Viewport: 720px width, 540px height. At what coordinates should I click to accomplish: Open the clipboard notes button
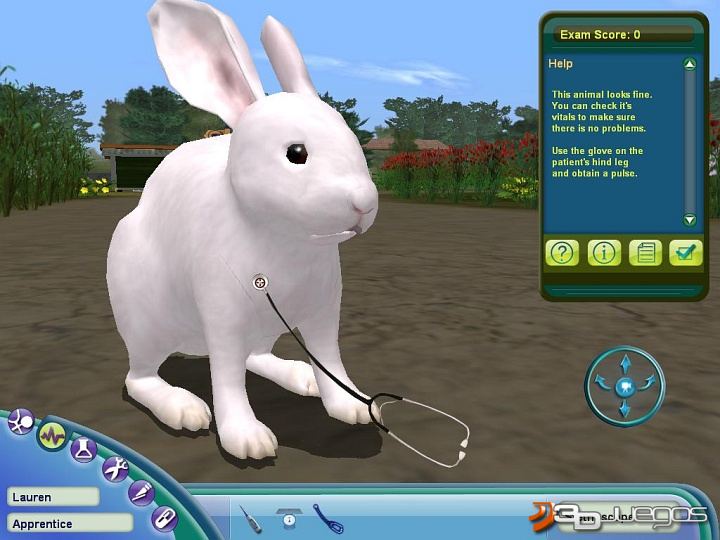pos(646,252)
